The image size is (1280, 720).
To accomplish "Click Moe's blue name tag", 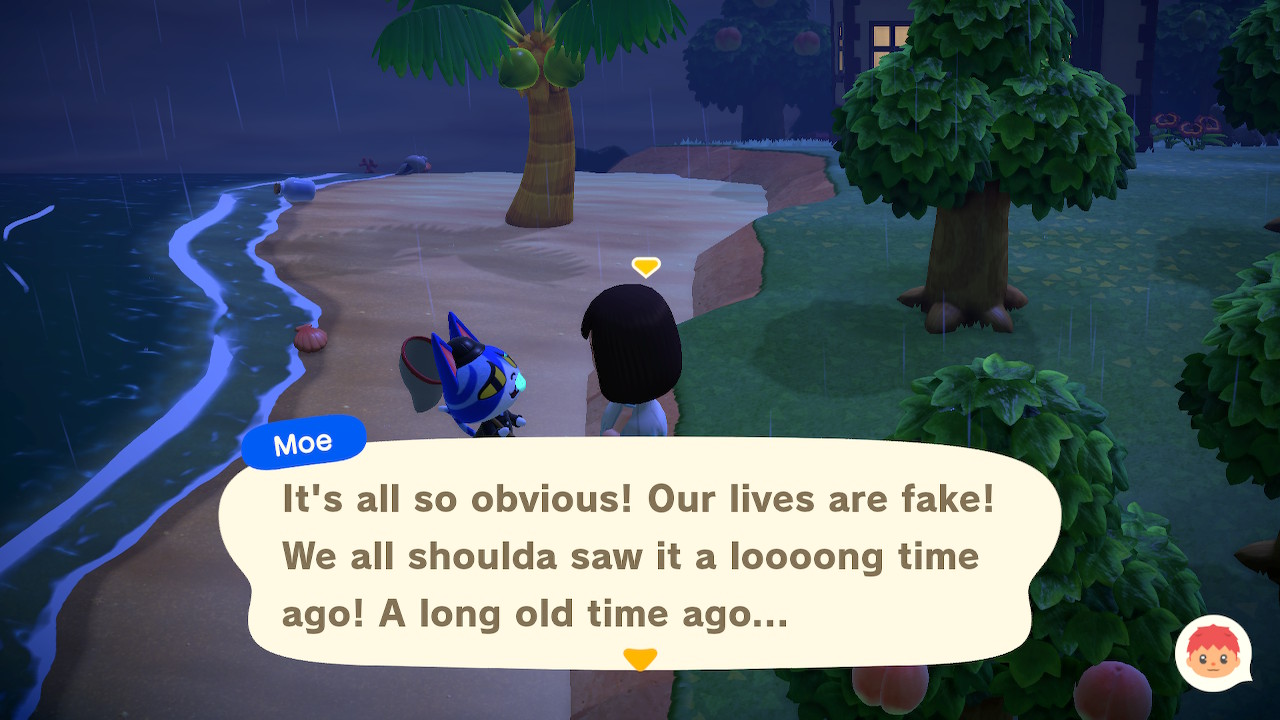I will [303, 443].
